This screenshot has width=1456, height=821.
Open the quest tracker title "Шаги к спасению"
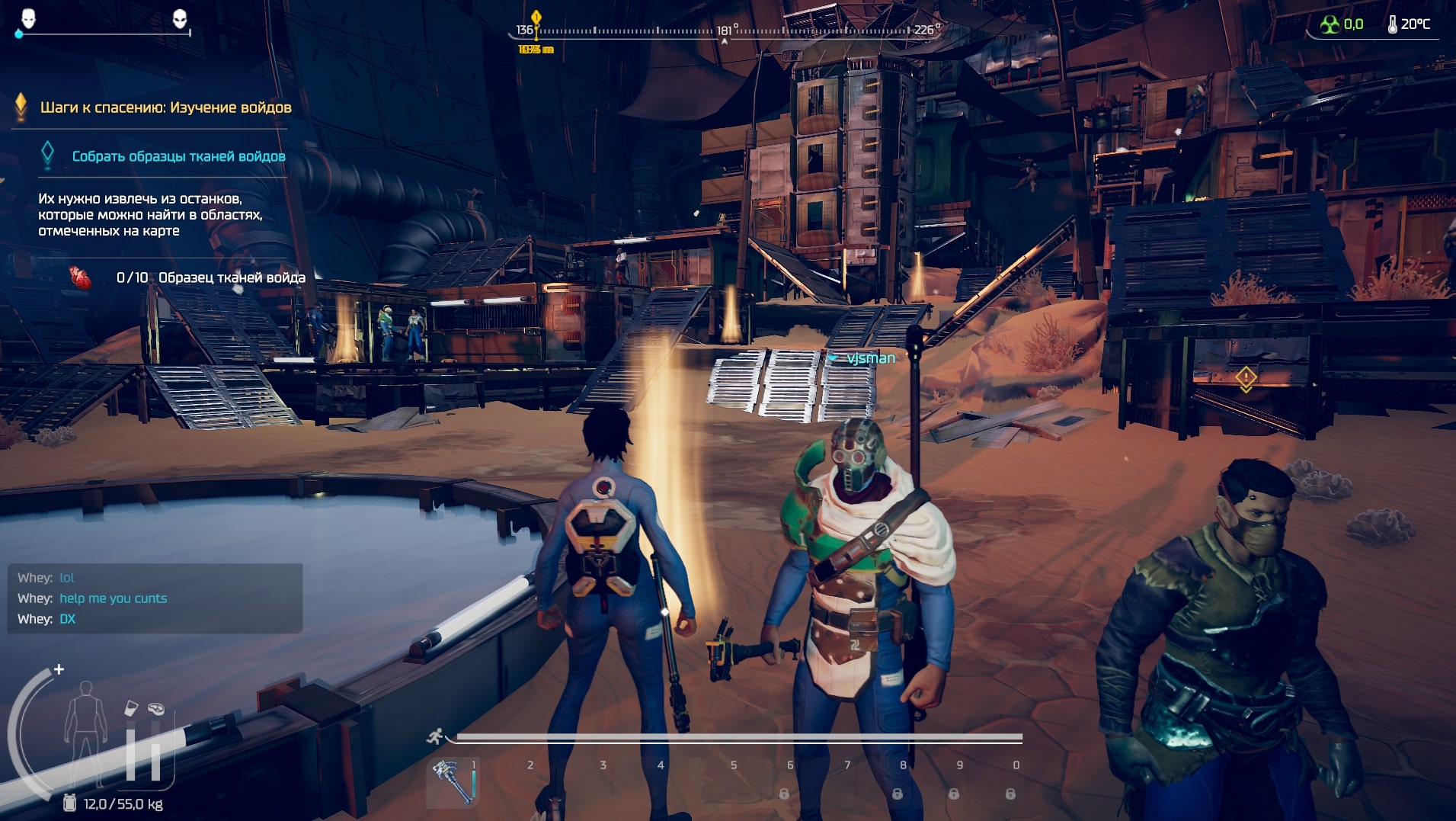[x=165, y=107]
